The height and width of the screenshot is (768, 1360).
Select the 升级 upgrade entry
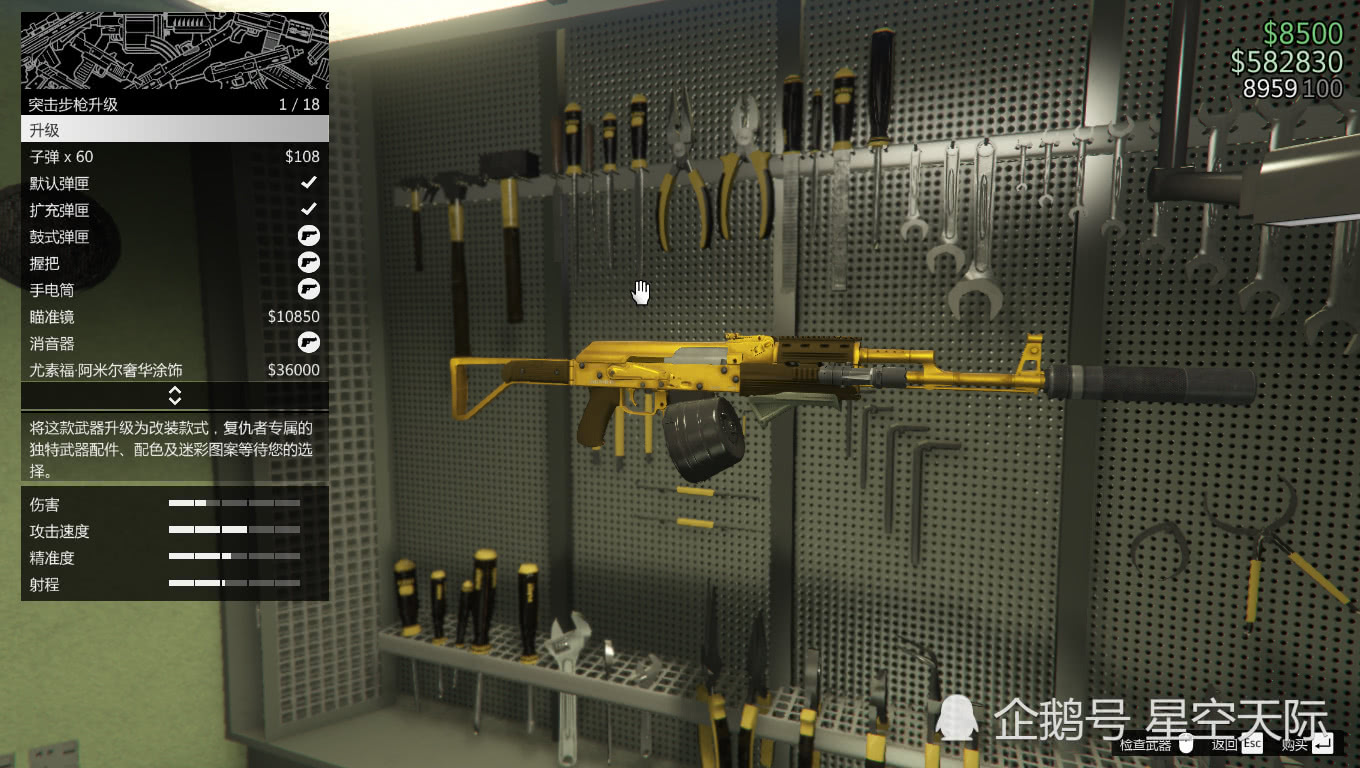(x=174, y=130)
